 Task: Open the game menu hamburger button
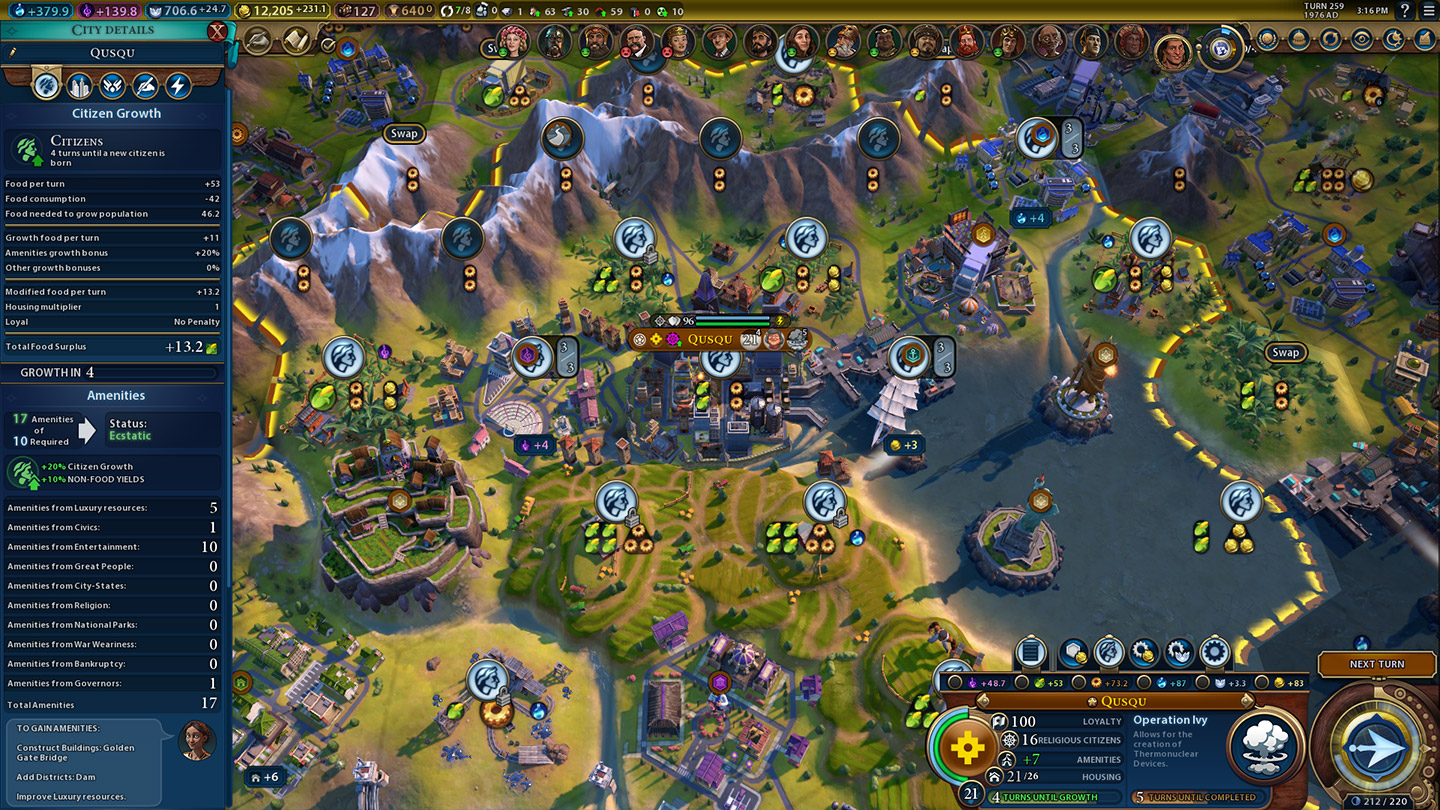1427,10
